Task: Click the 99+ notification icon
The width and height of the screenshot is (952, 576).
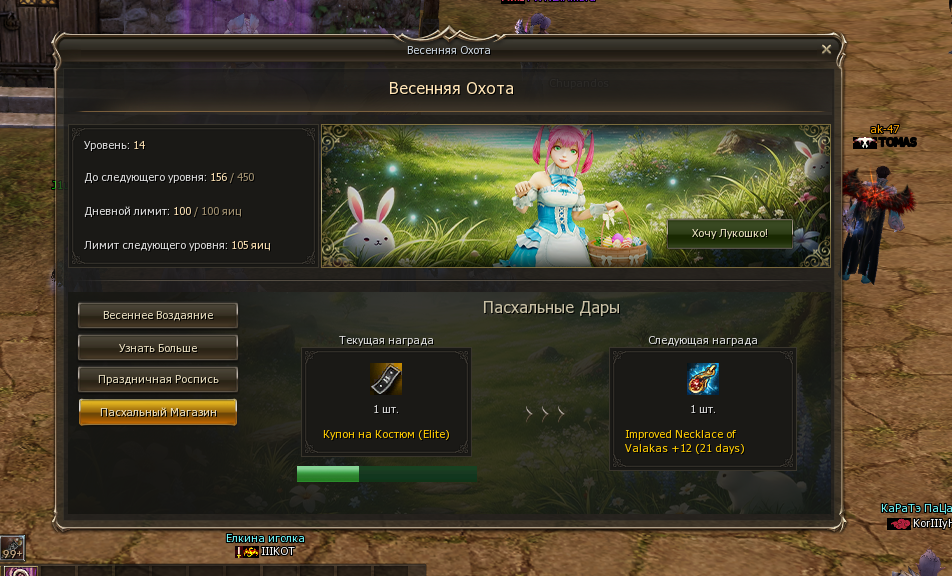Action: [x=12, y=549]
